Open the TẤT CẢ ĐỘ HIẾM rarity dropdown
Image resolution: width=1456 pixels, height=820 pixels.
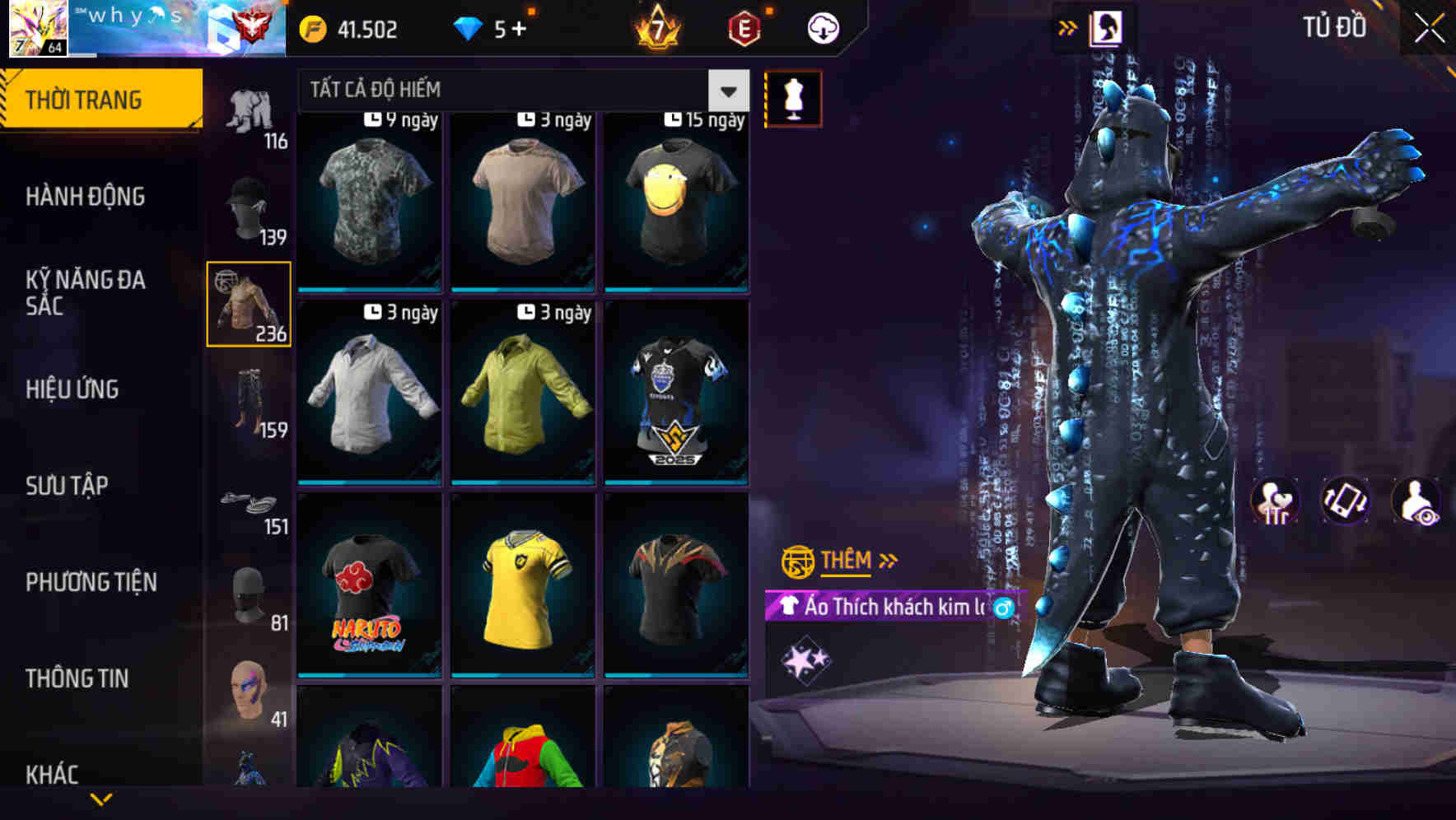coord(511,90)
